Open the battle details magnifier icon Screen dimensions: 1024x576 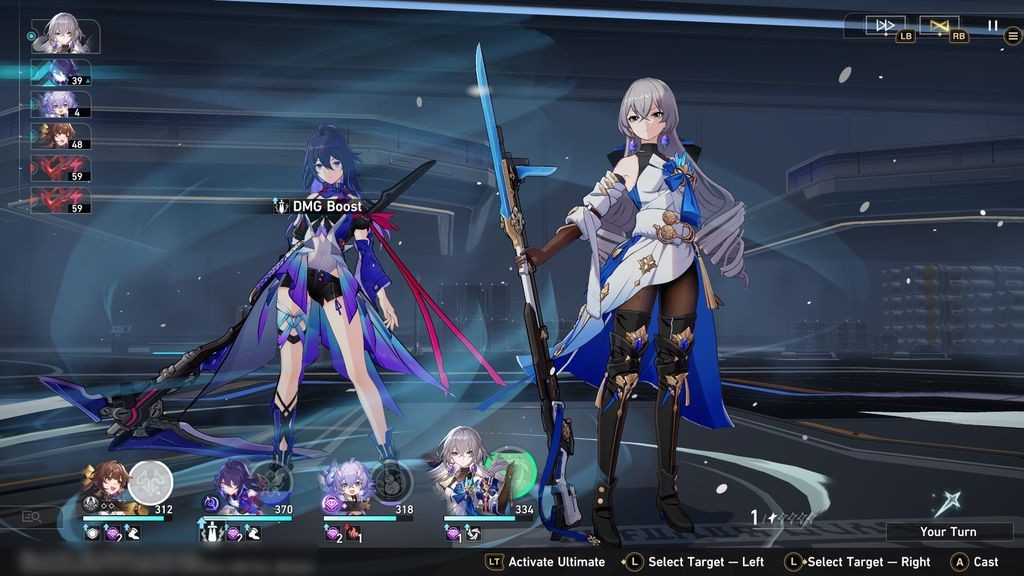[x=32, y=517]
